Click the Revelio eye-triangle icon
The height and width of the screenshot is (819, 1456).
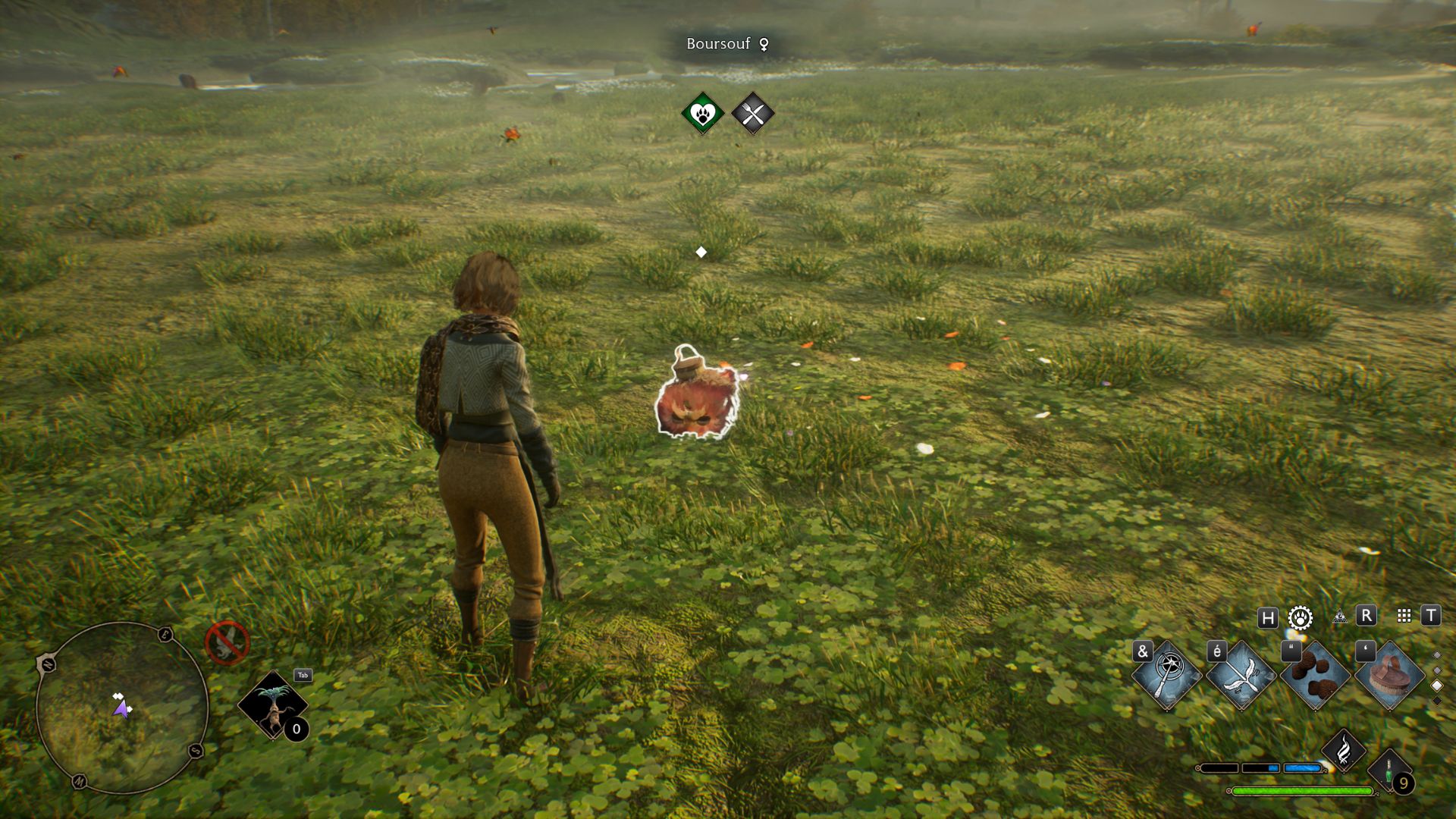1340,617
